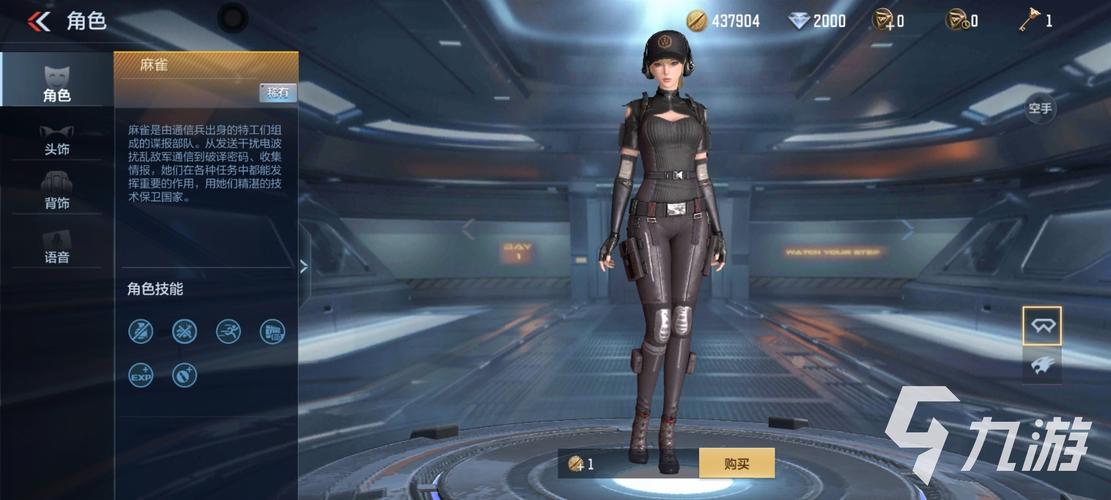
Task: Click the diamond currency icon
Action: (x=798, y=21)
